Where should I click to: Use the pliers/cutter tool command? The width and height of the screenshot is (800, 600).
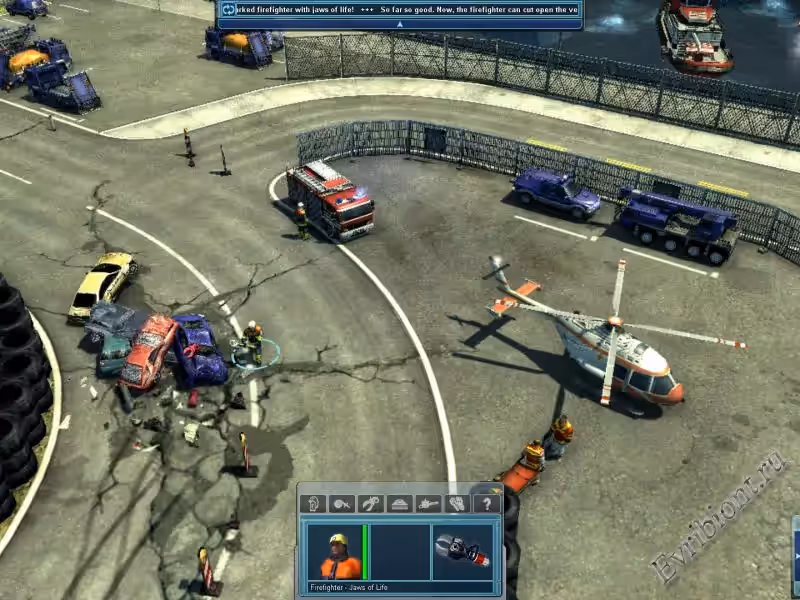pos(371,504)
